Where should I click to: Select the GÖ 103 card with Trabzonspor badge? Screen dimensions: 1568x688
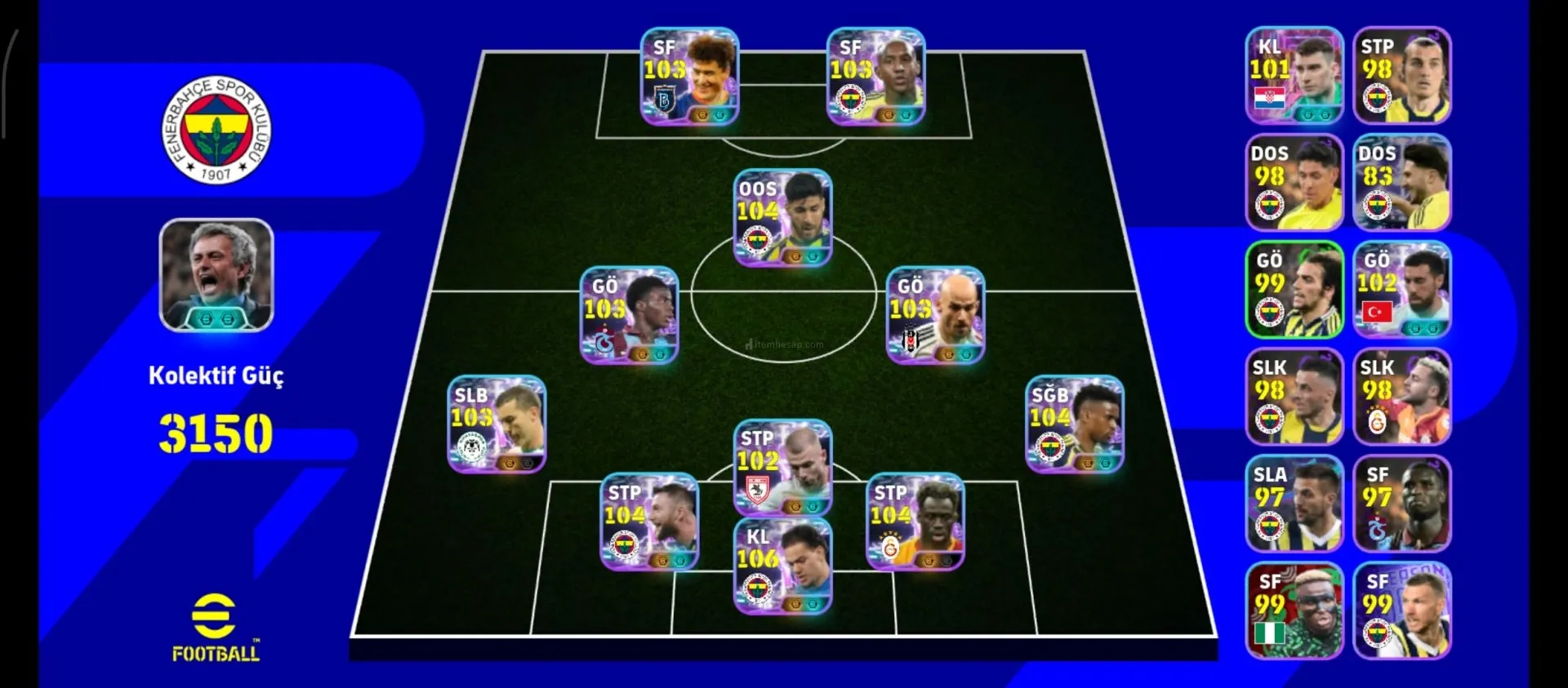pos(629,315)
